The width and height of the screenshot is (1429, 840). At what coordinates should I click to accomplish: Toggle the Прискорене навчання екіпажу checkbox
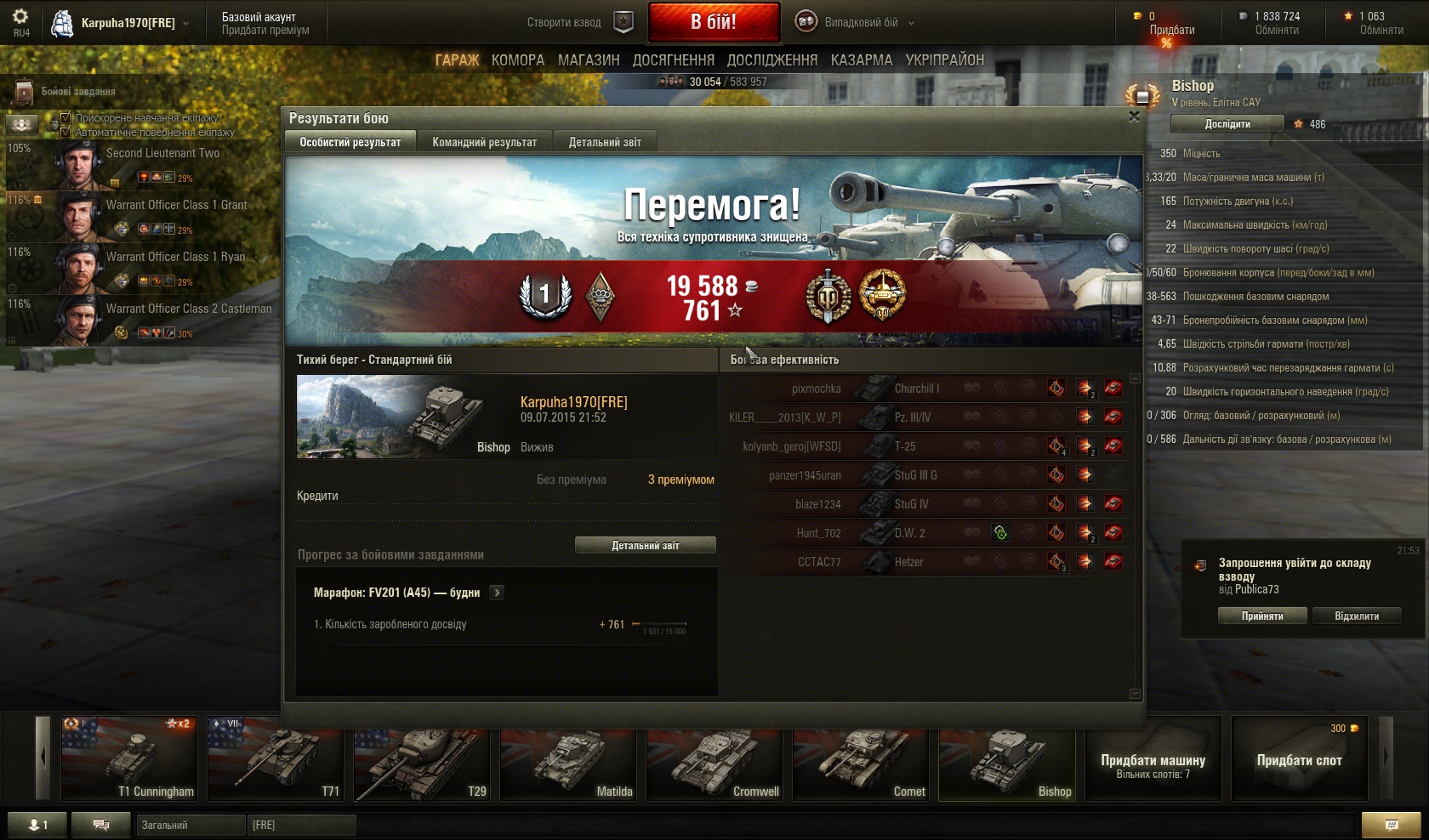pos(65,117)
